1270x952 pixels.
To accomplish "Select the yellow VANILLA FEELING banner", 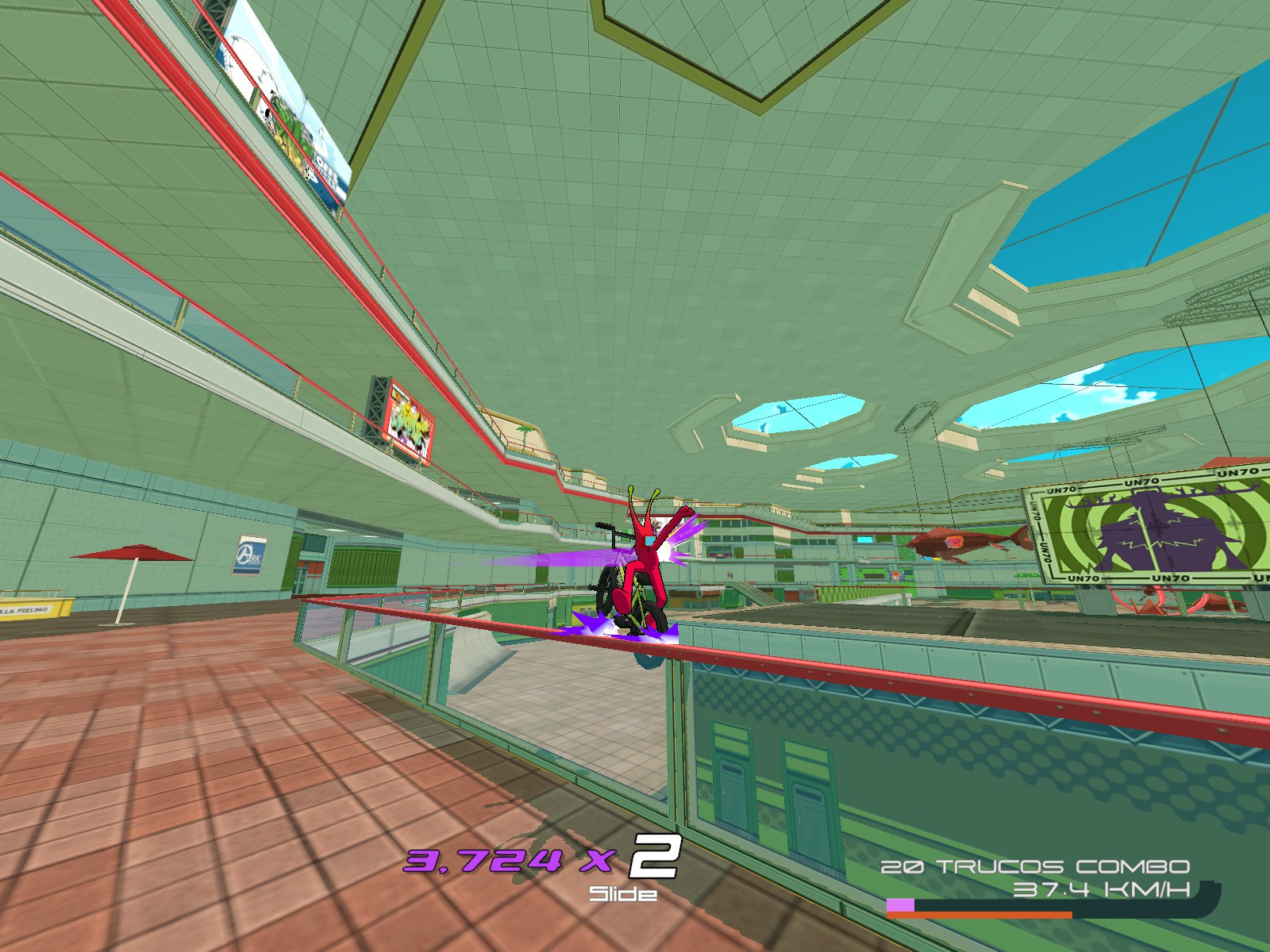I will point(32,609).
